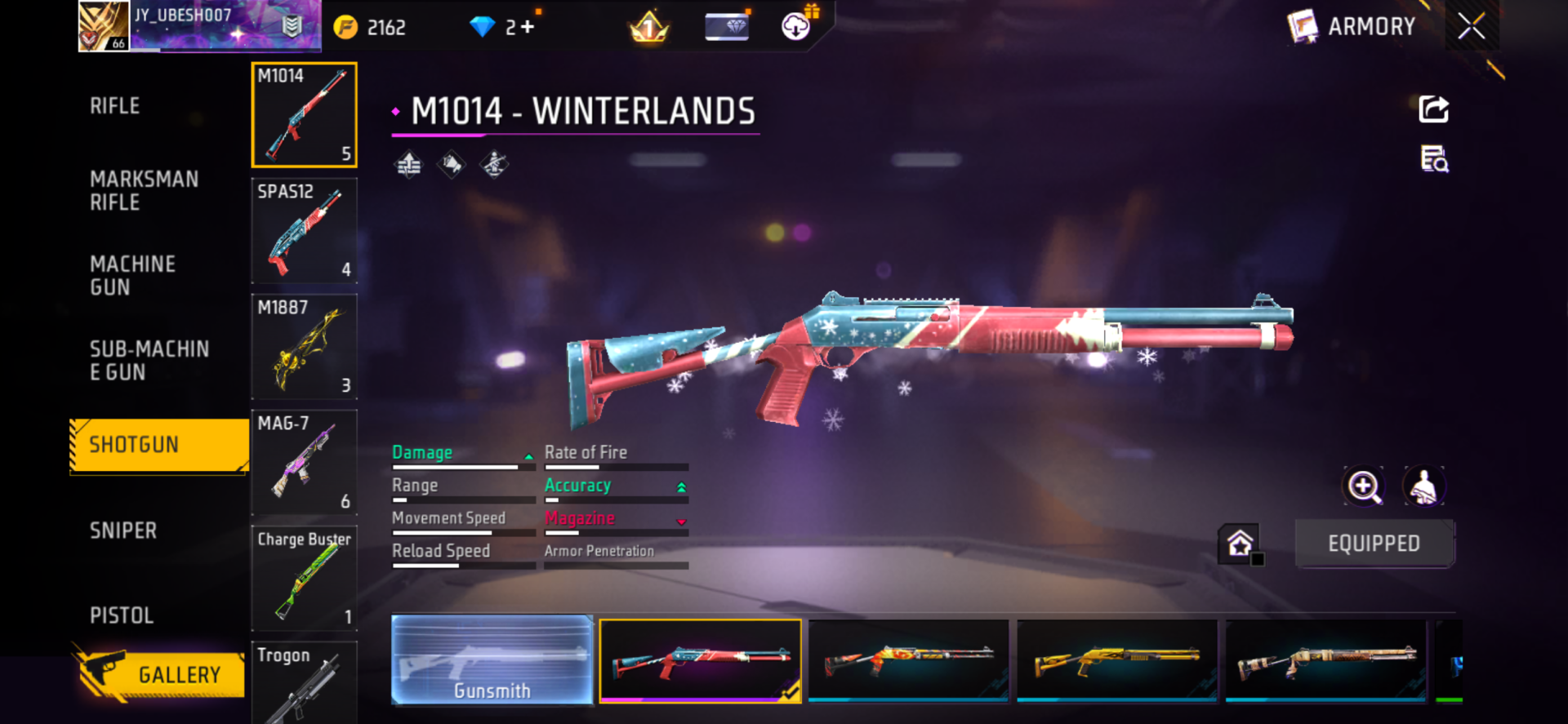The height and width of the screenshot is (724, 1568).
Task: Close the Armory screen
Action: point(1471,27)
